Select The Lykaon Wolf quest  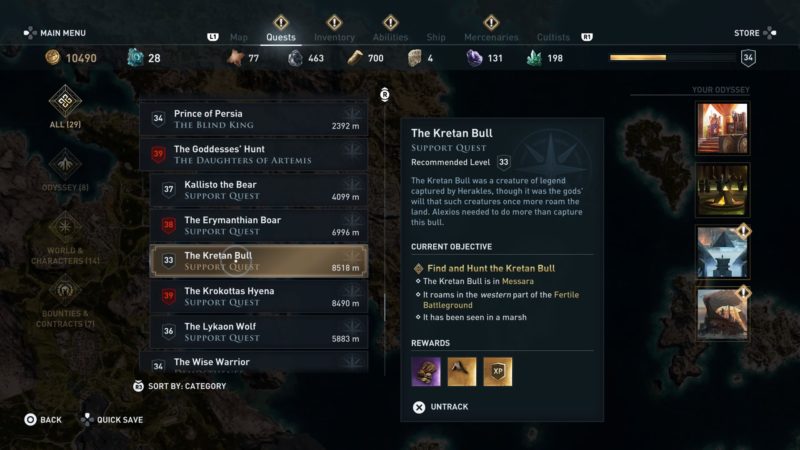pos(259,332)
